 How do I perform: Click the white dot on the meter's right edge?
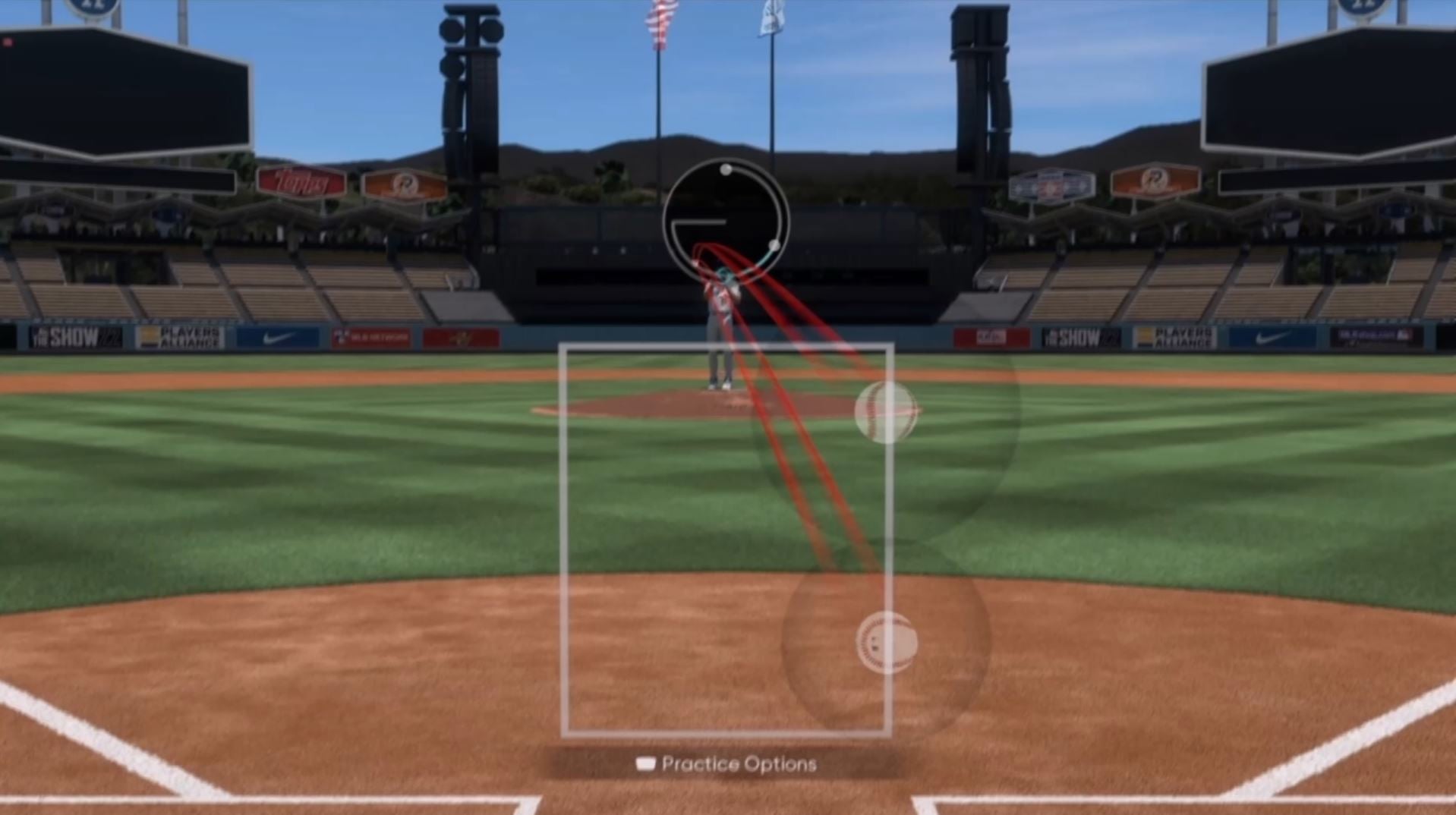click(776, 243)
